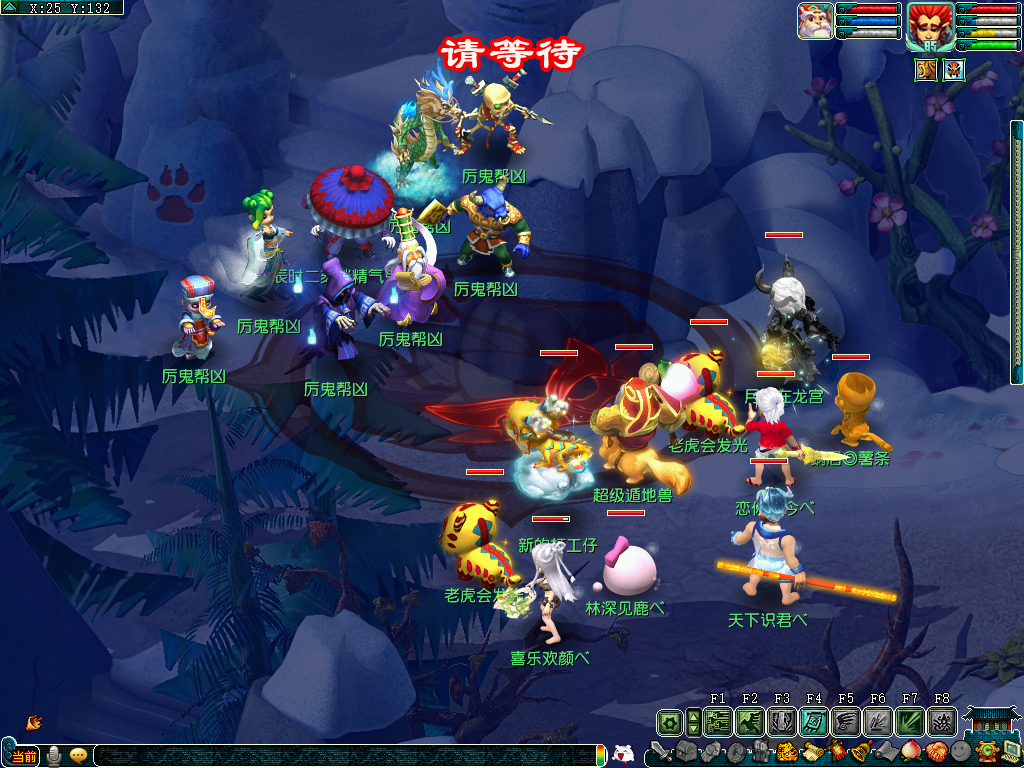Click the chat text input bar
1024x768 pixels.
click(340, 756)
